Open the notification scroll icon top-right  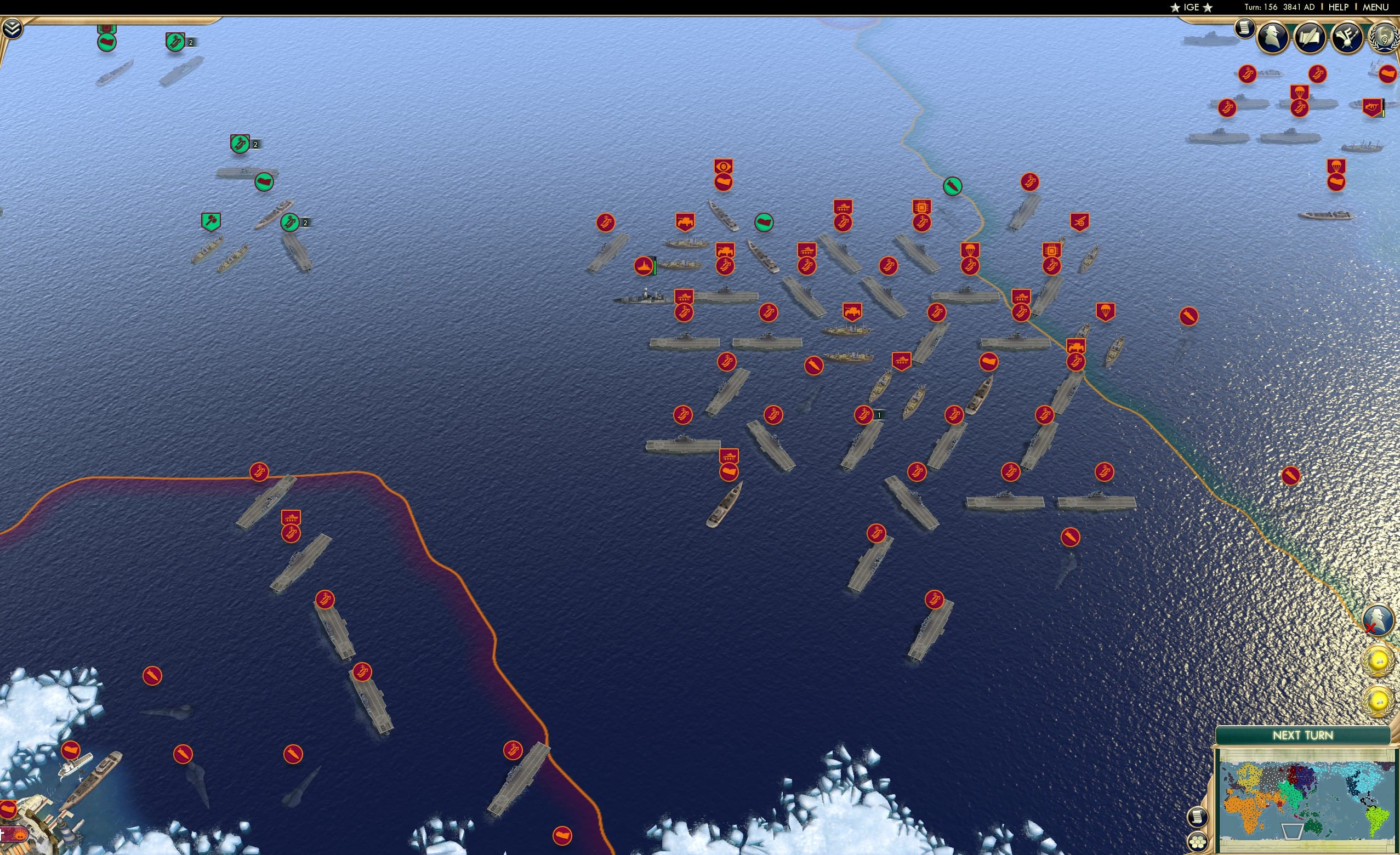(x=1245, y=30)
